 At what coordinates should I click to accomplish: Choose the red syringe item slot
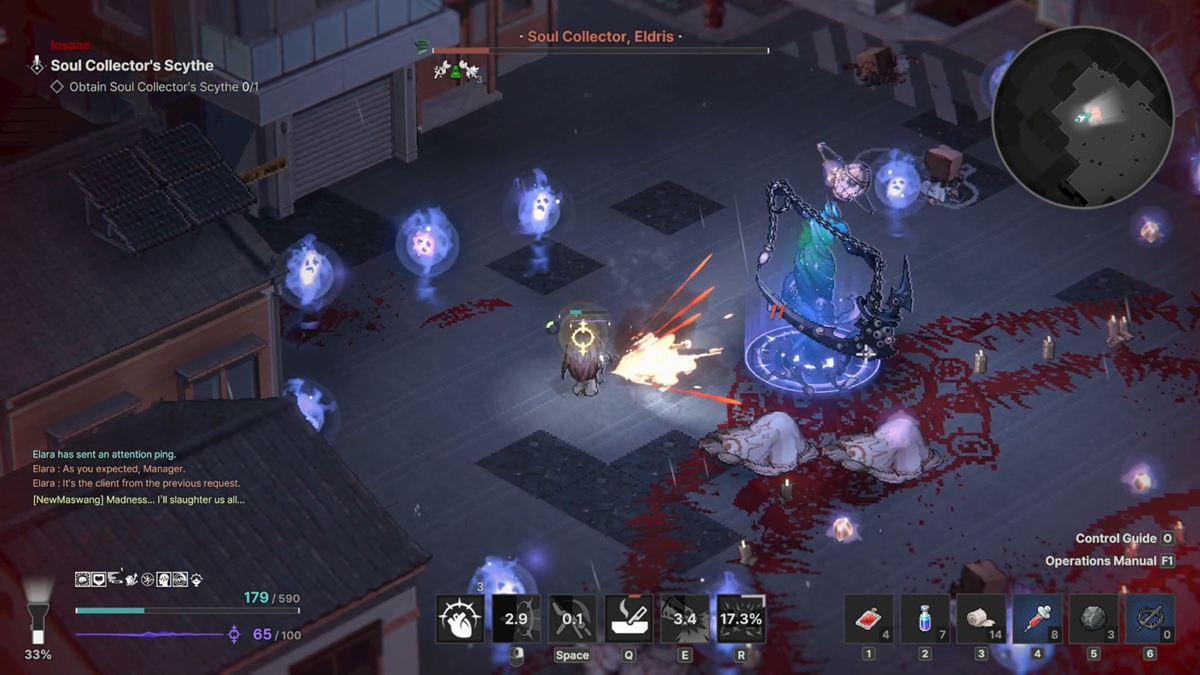click(x=1037, y=619)
